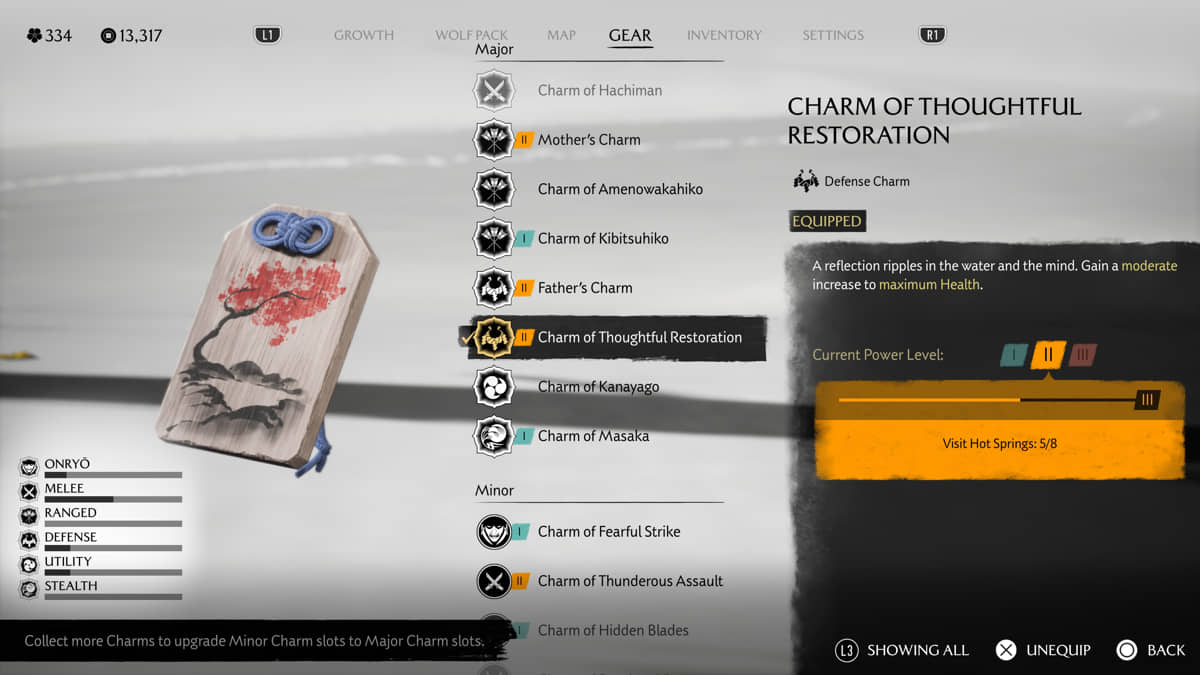Choose Charm of Kanayago
Image resolution: width=1200 pixels, height=675 pixels.
598,387
